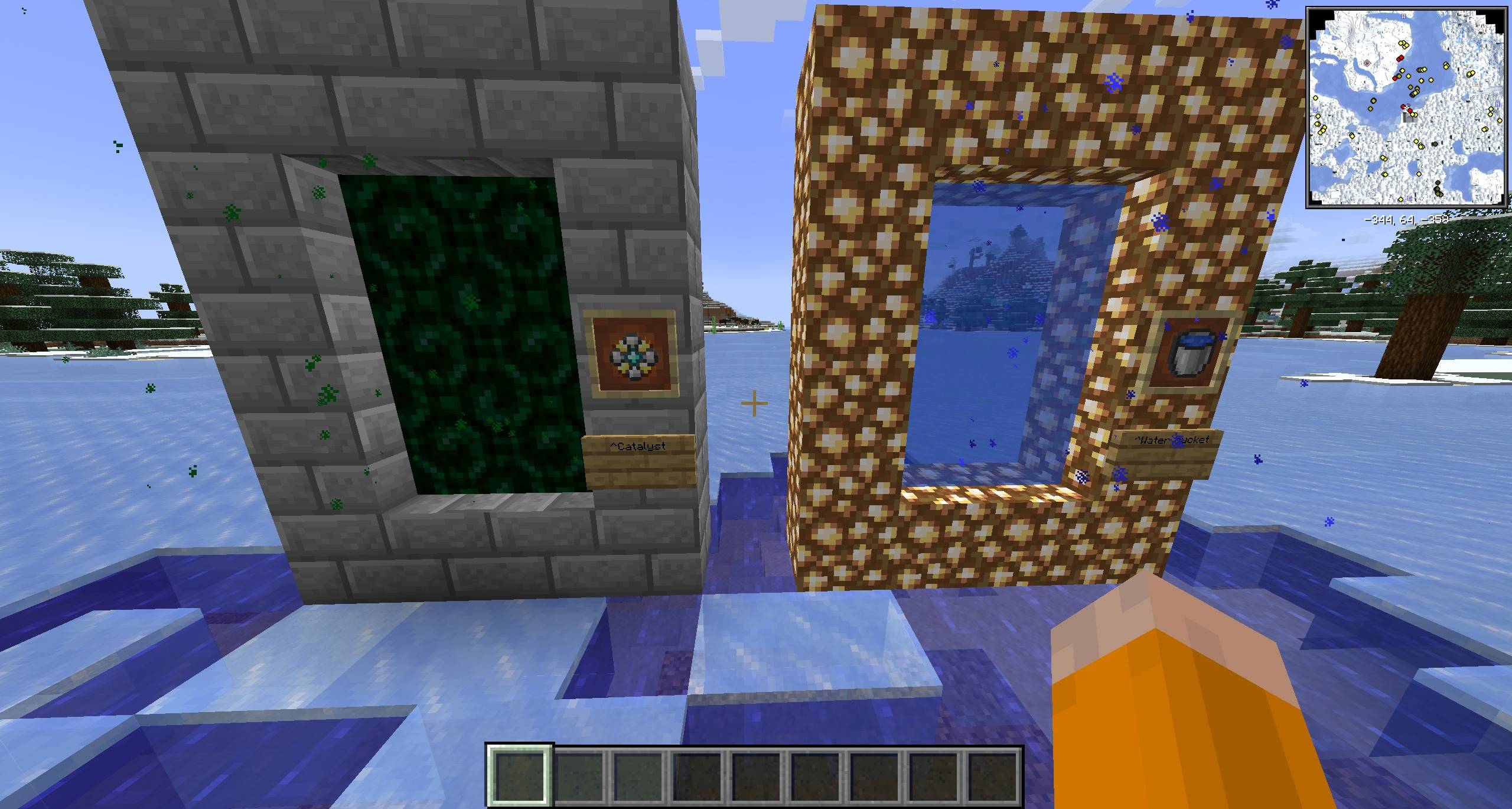Click a red waypoint marker on the minimap
This screenshot has width=1512, height=809.
1400,58
